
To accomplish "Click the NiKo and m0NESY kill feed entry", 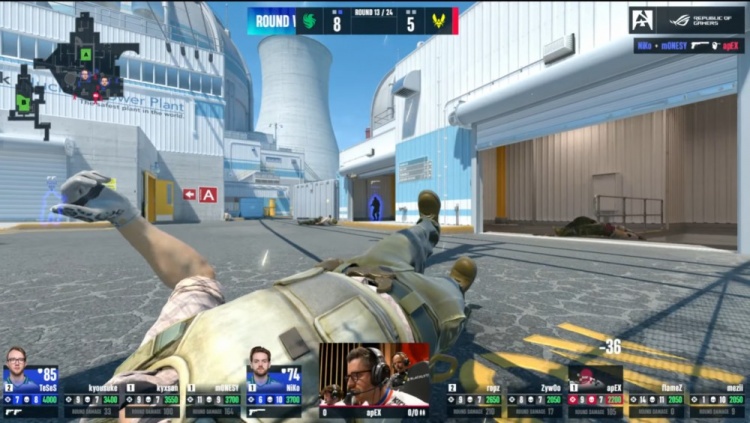I will 688,45.
